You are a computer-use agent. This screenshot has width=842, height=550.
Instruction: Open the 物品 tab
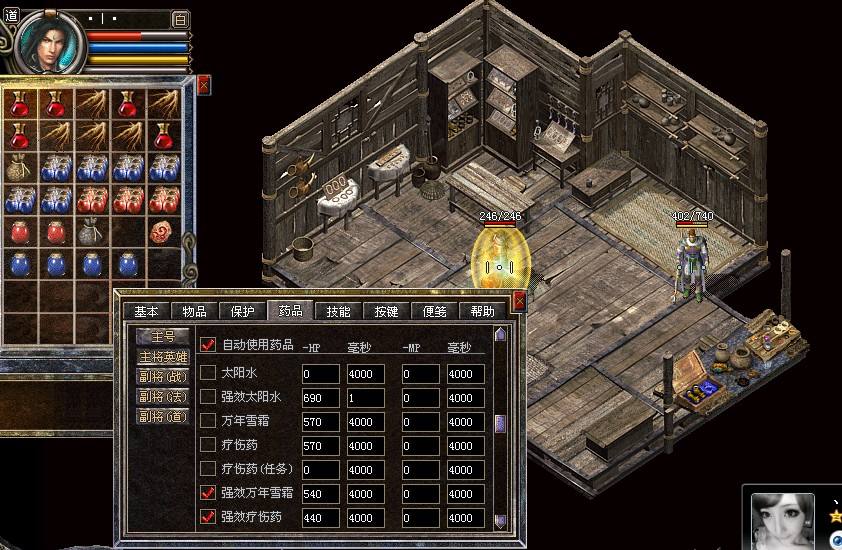(x=194, y=312)
